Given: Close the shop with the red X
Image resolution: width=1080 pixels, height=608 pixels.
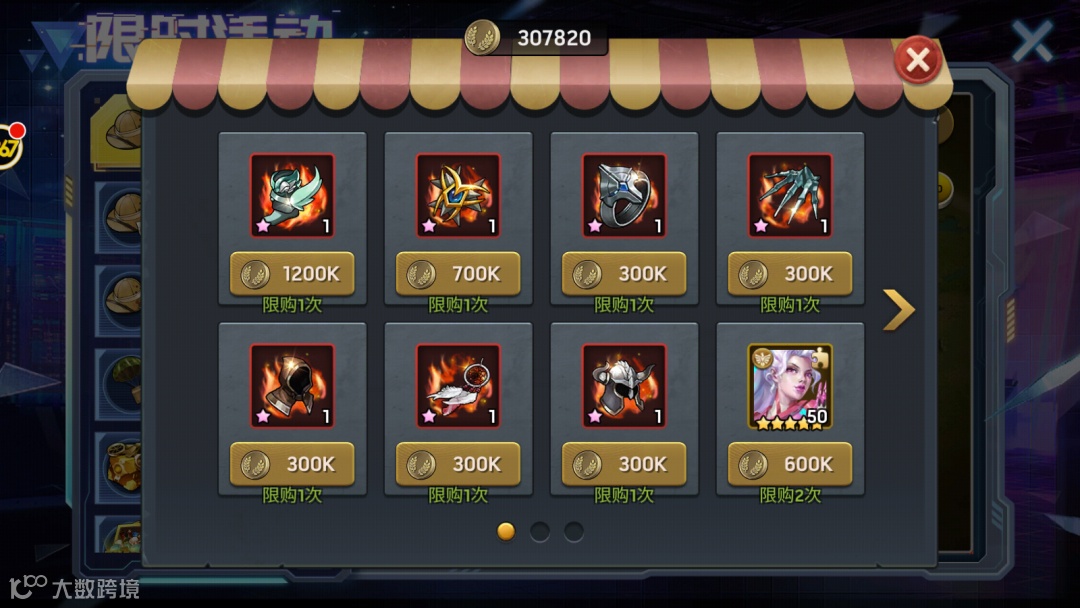Looking at the screenshot, I should (917, 61).
